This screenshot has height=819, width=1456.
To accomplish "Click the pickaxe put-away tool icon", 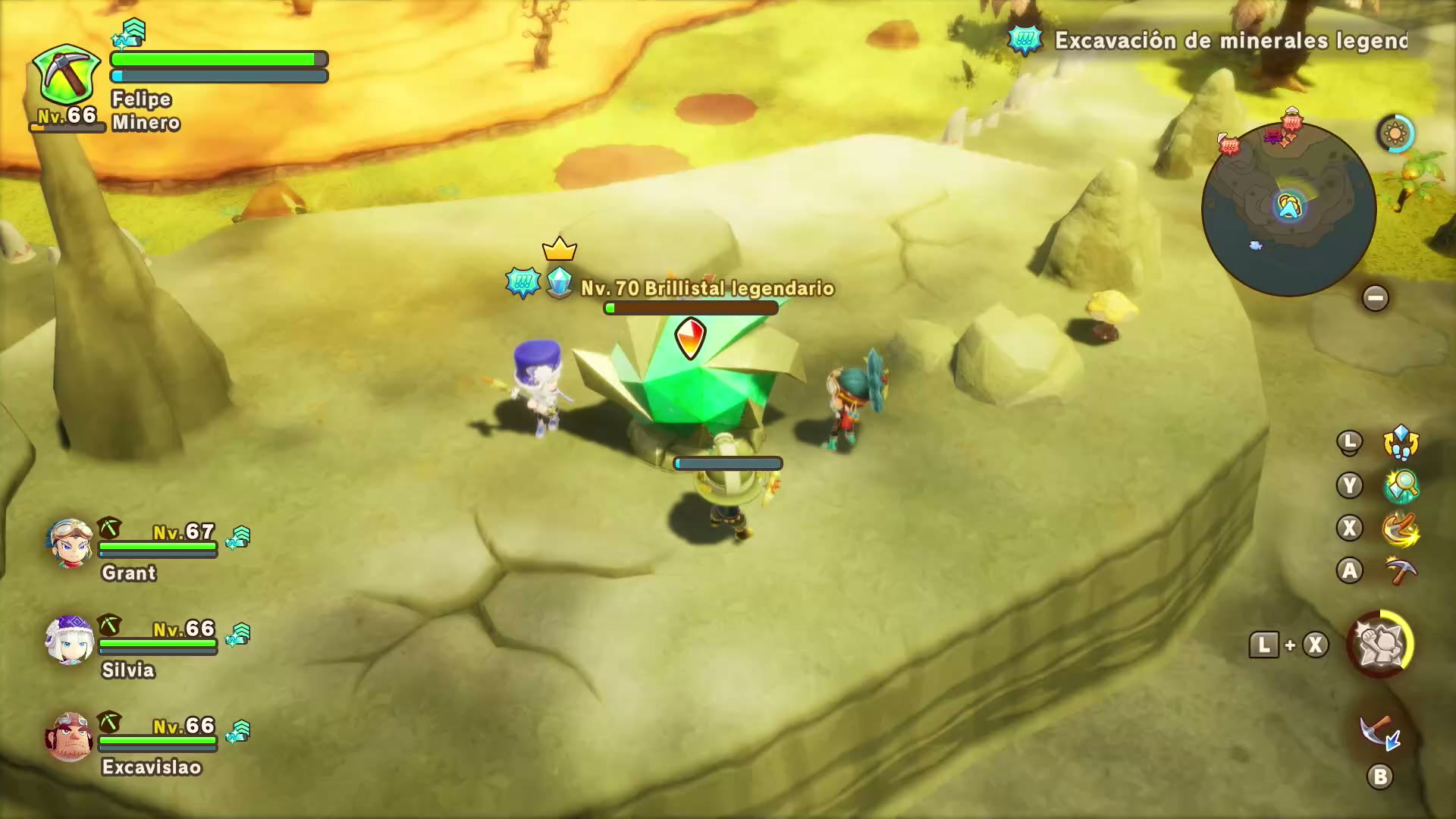I will [1379, 733].
